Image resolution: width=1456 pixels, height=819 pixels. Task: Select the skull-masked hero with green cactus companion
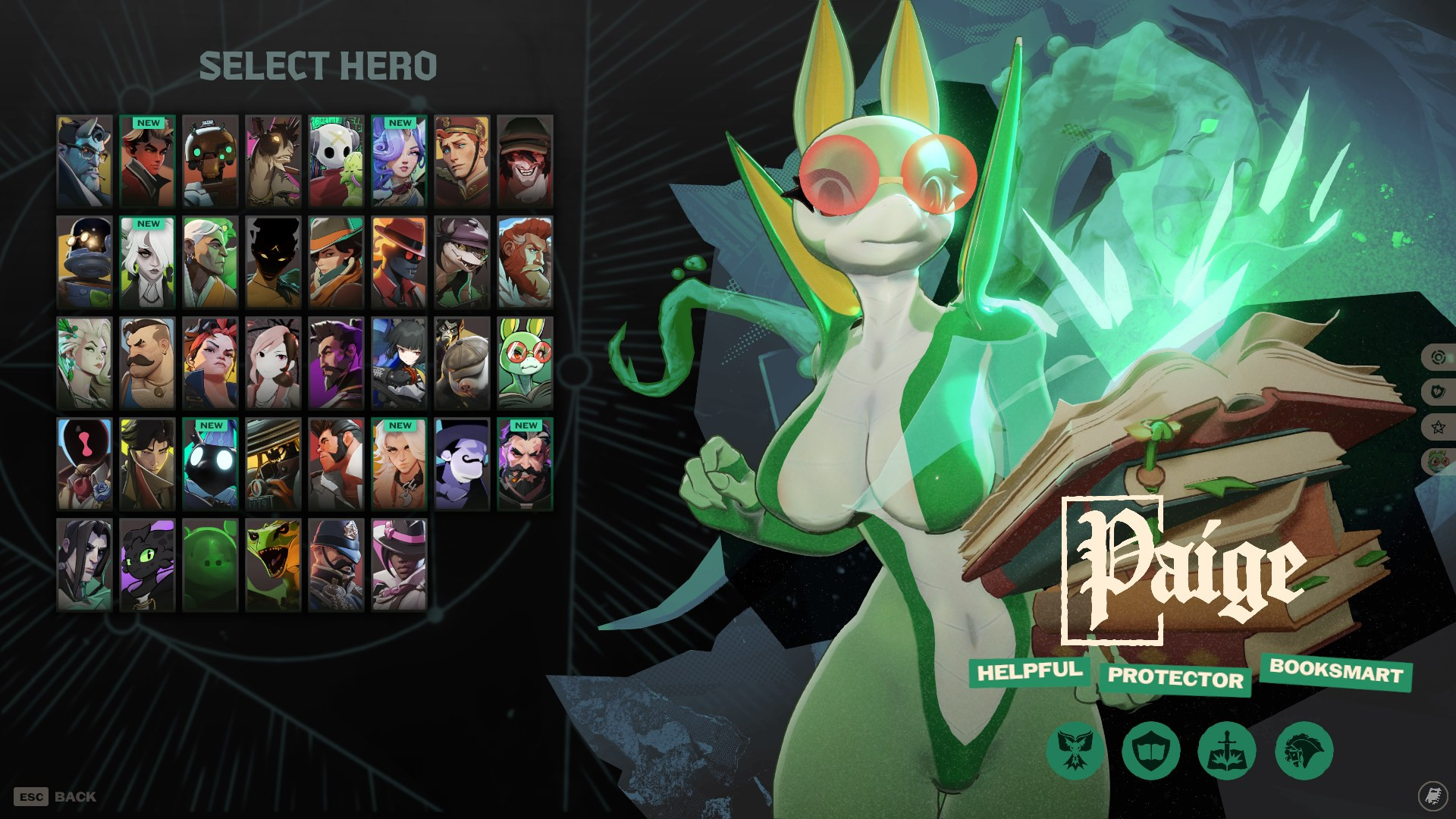(336, 162)
